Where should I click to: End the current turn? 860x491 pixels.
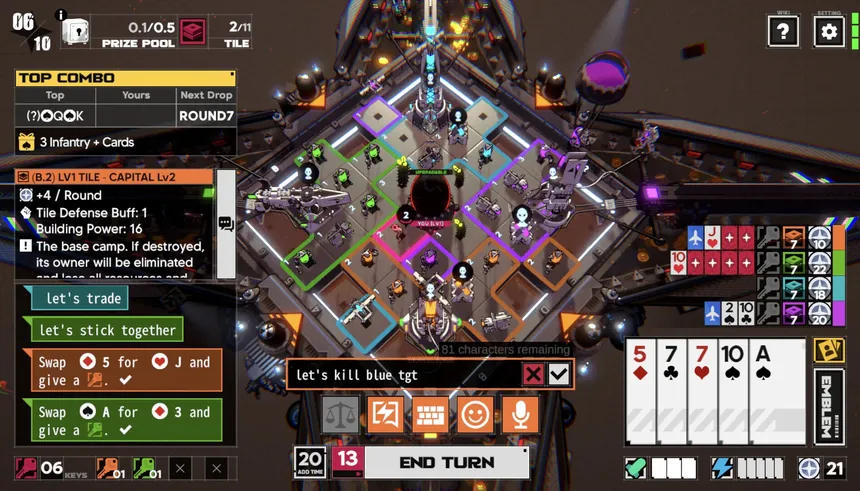(446, 462)
